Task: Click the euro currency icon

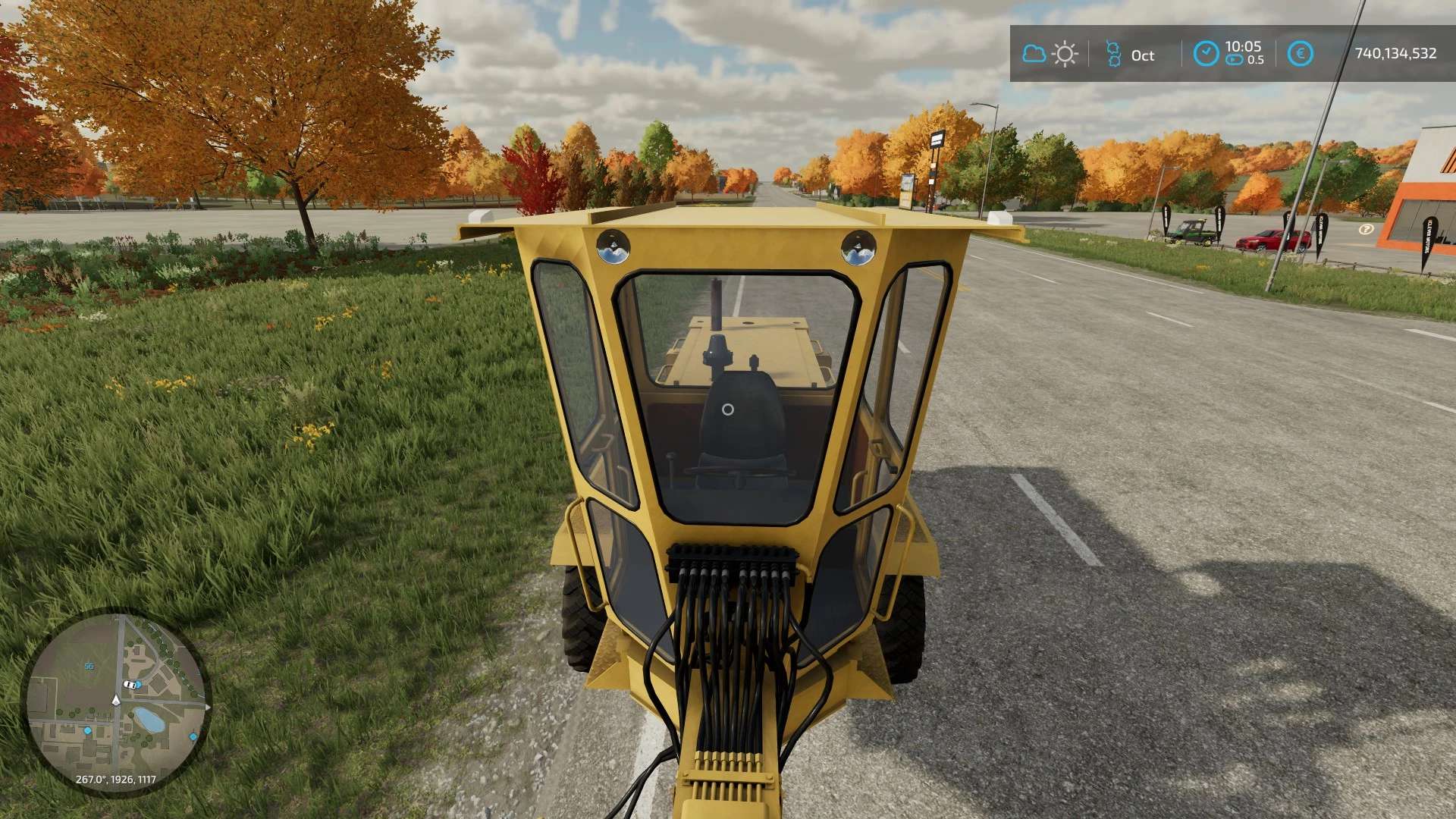Action: click(x=1301, y=54)
